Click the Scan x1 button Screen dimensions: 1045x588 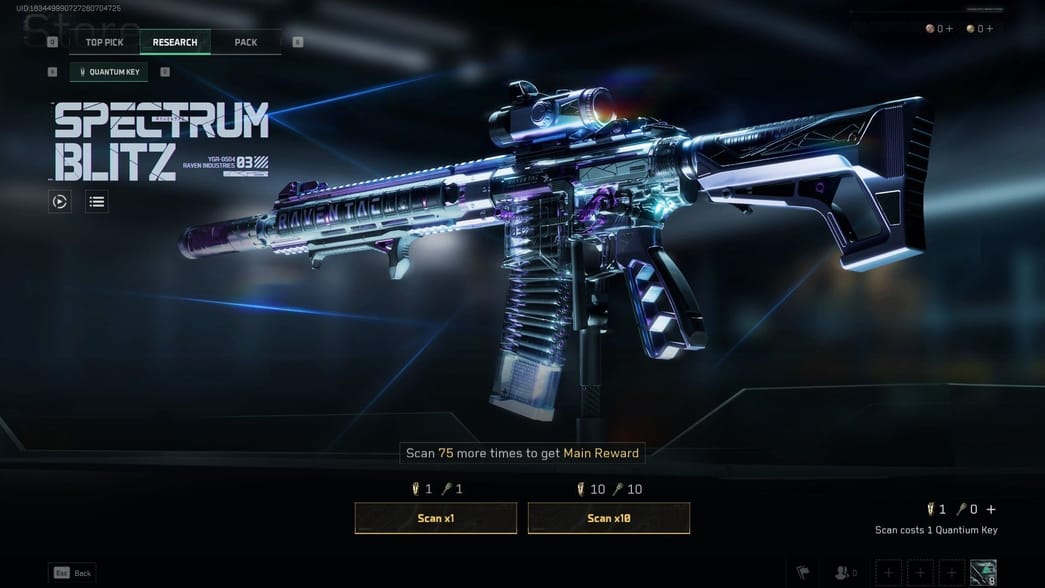click(436, 518)
